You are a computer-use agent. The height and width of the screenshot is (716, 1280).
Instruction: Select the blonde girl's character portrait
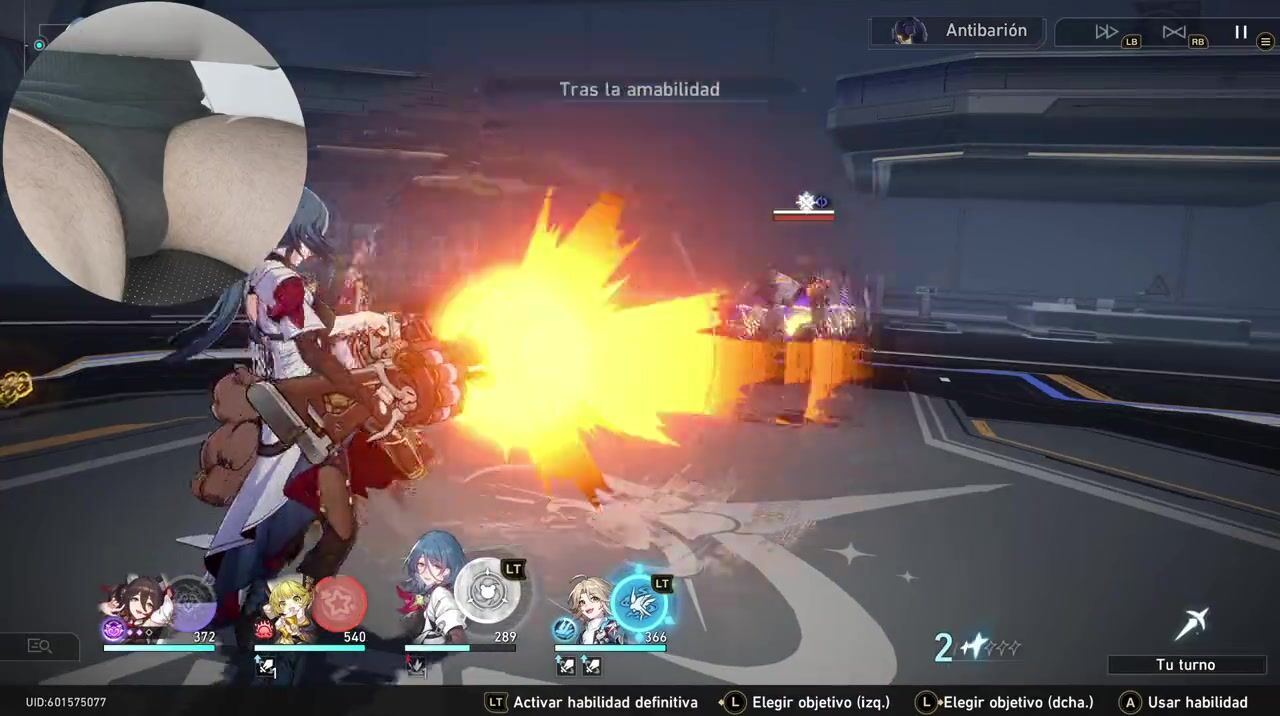click(x=288, y=608)
